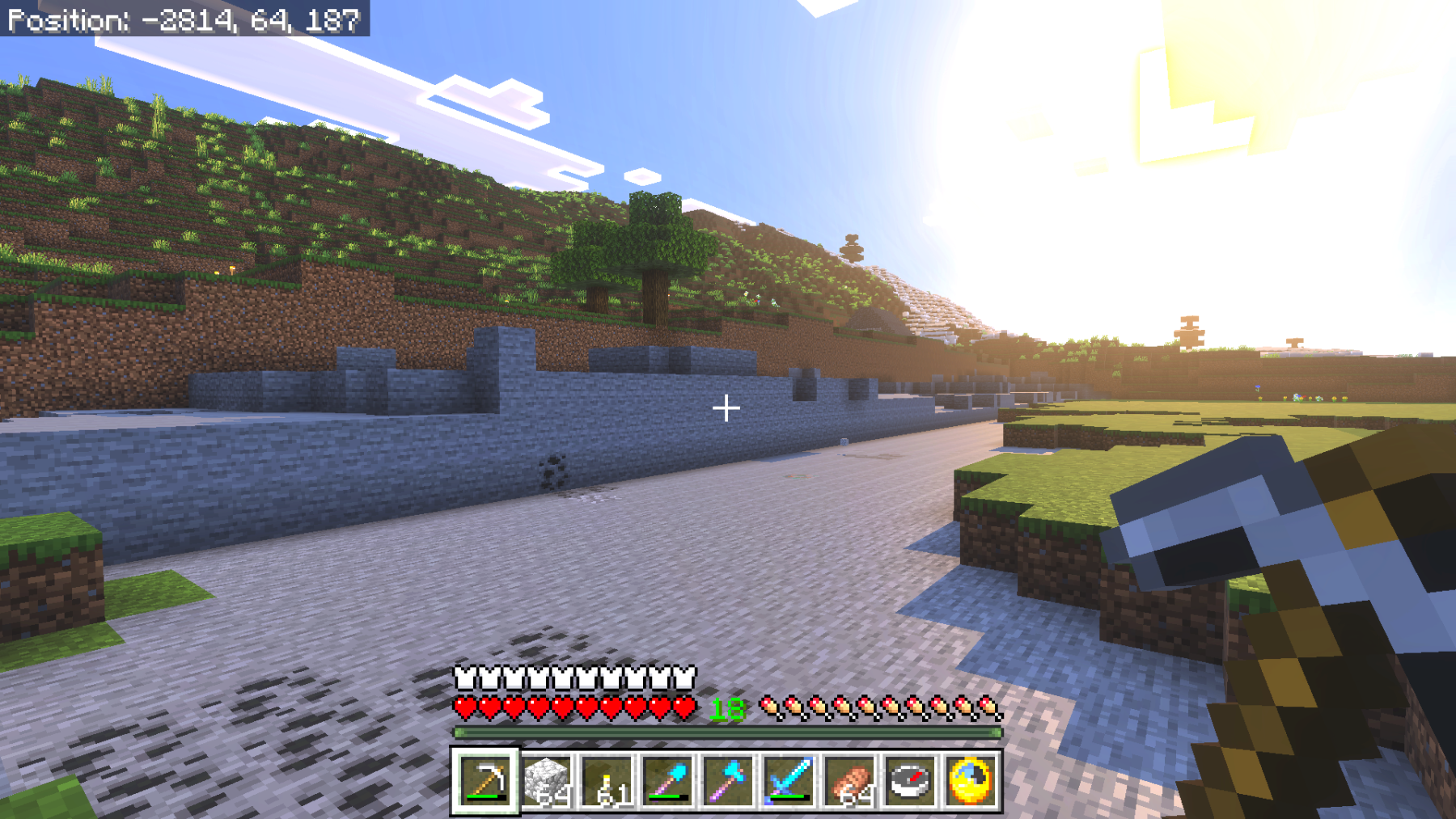Choose the torch stack of 61

tap(607, 781)
